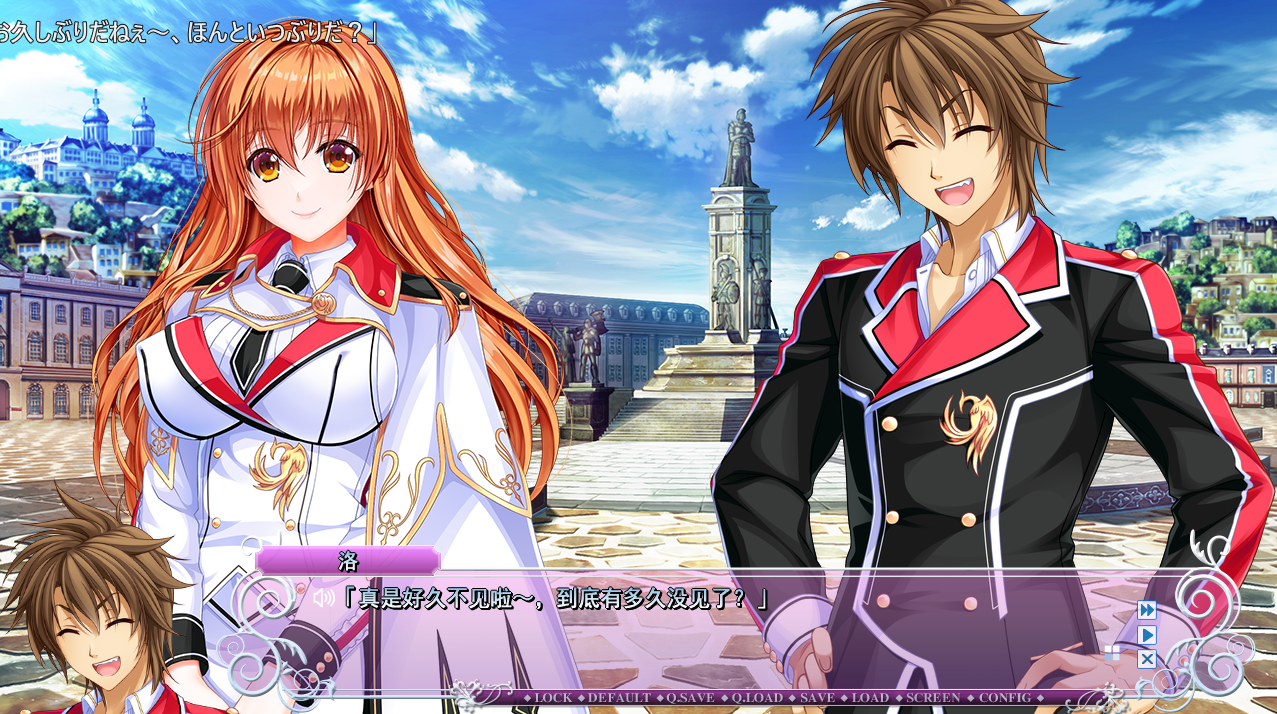
Task: Toggle the SCREEN mode option
Action: click(x=933, y=697)
